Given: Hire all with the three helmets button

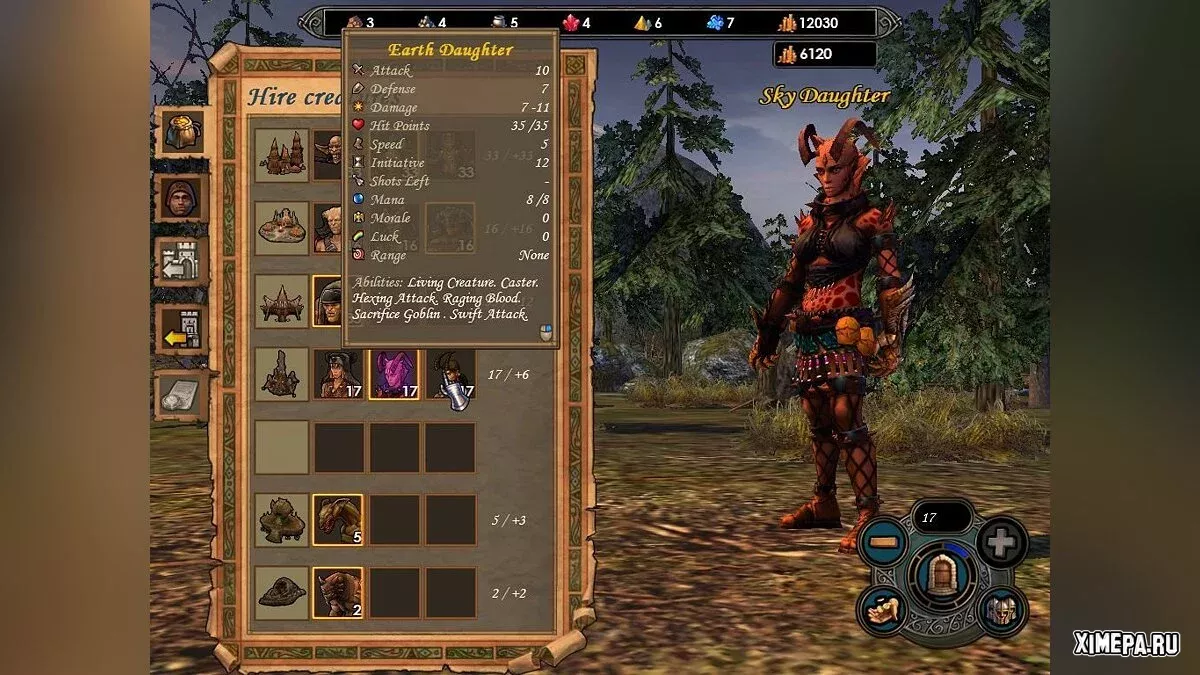Looking at the screenshot, I should (1001, 609).
